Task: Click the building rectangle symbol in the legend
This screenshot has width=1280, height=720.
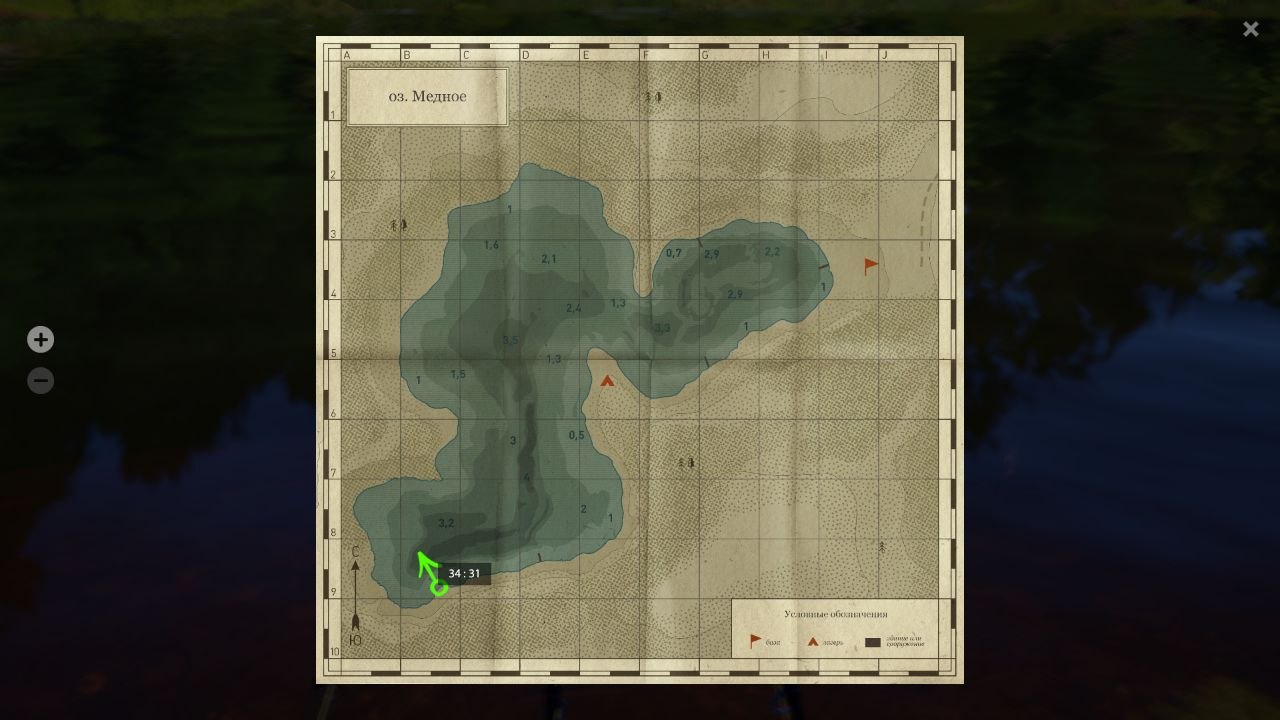Action: pos(872,644)
